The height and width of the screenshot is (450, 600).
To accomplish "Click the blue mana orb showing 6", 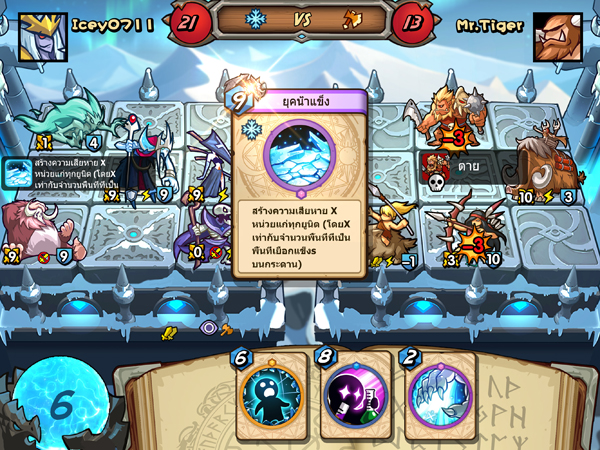I will [x=60, y=403].
